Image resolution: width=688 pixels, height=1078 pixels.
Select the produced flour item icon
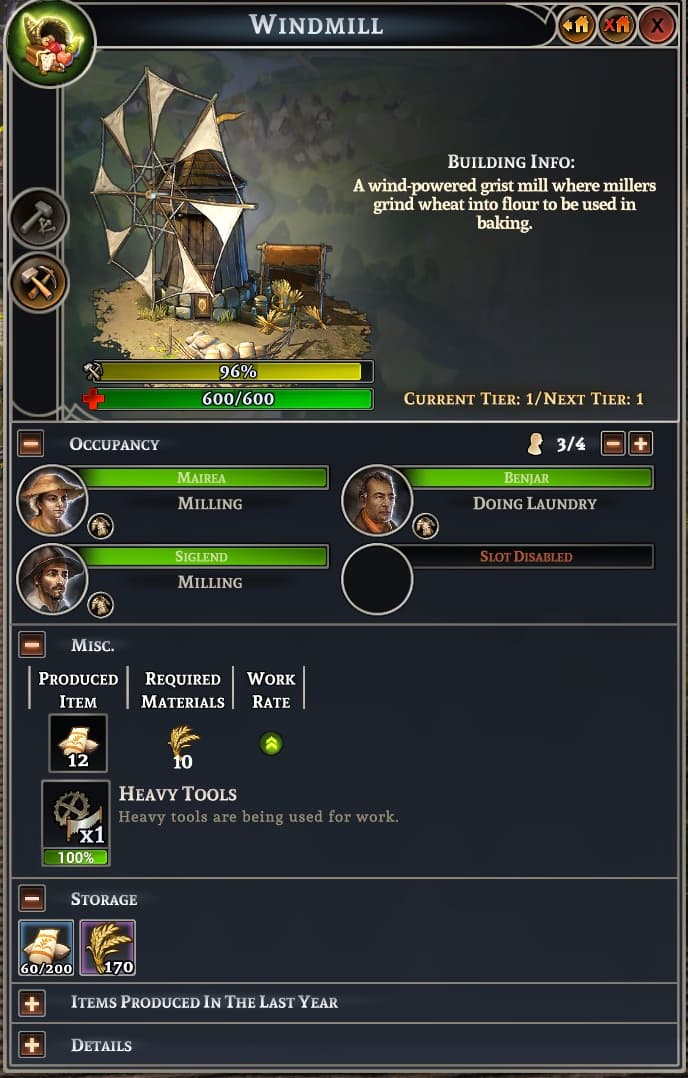[78, 743]
